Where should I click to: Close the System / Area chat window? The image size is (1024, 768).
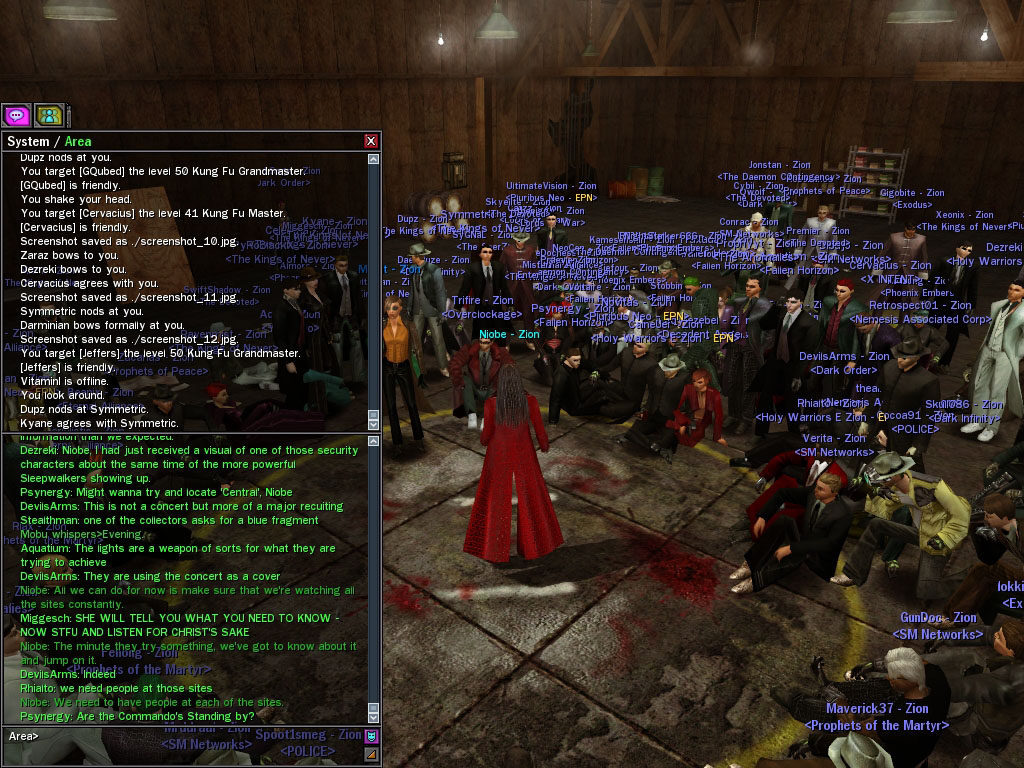[x=371, y=142]
